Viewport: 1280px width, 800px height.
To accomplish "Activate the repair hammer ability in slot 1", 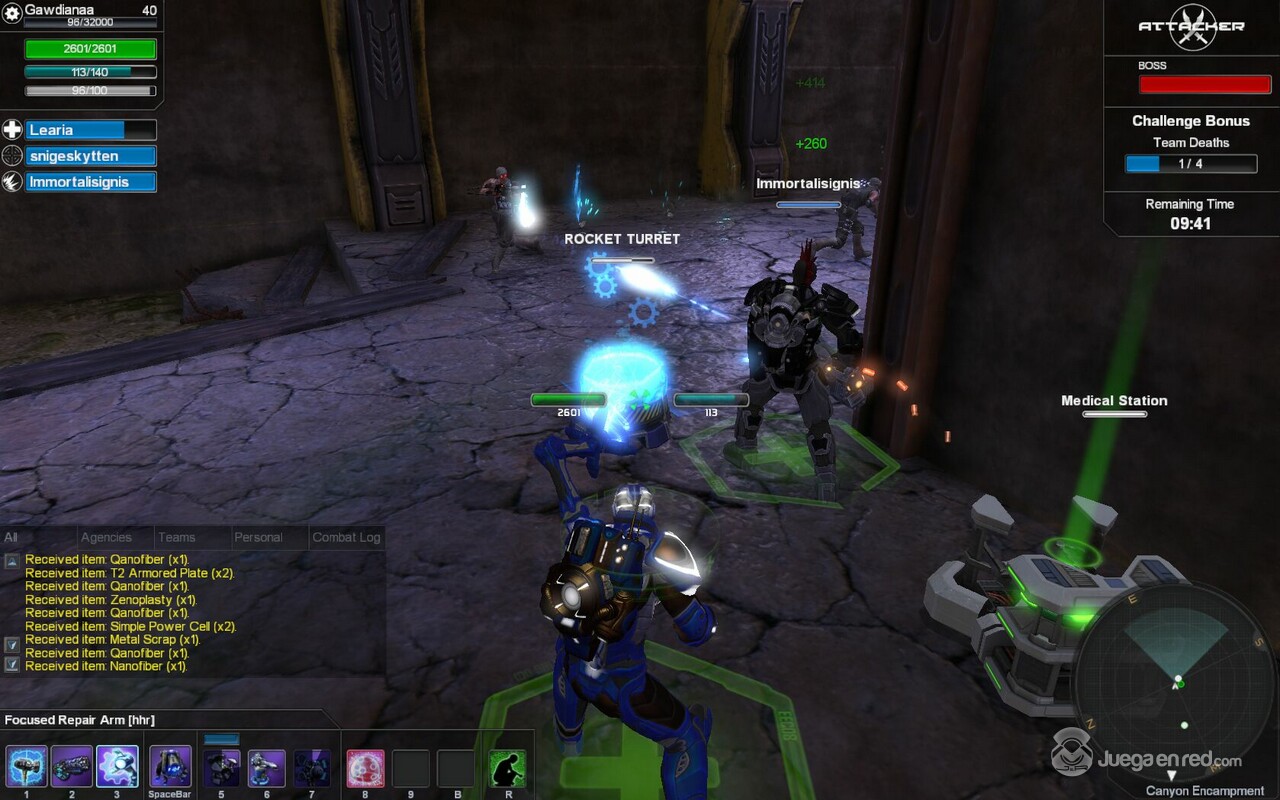I will [x=27, y=767].
